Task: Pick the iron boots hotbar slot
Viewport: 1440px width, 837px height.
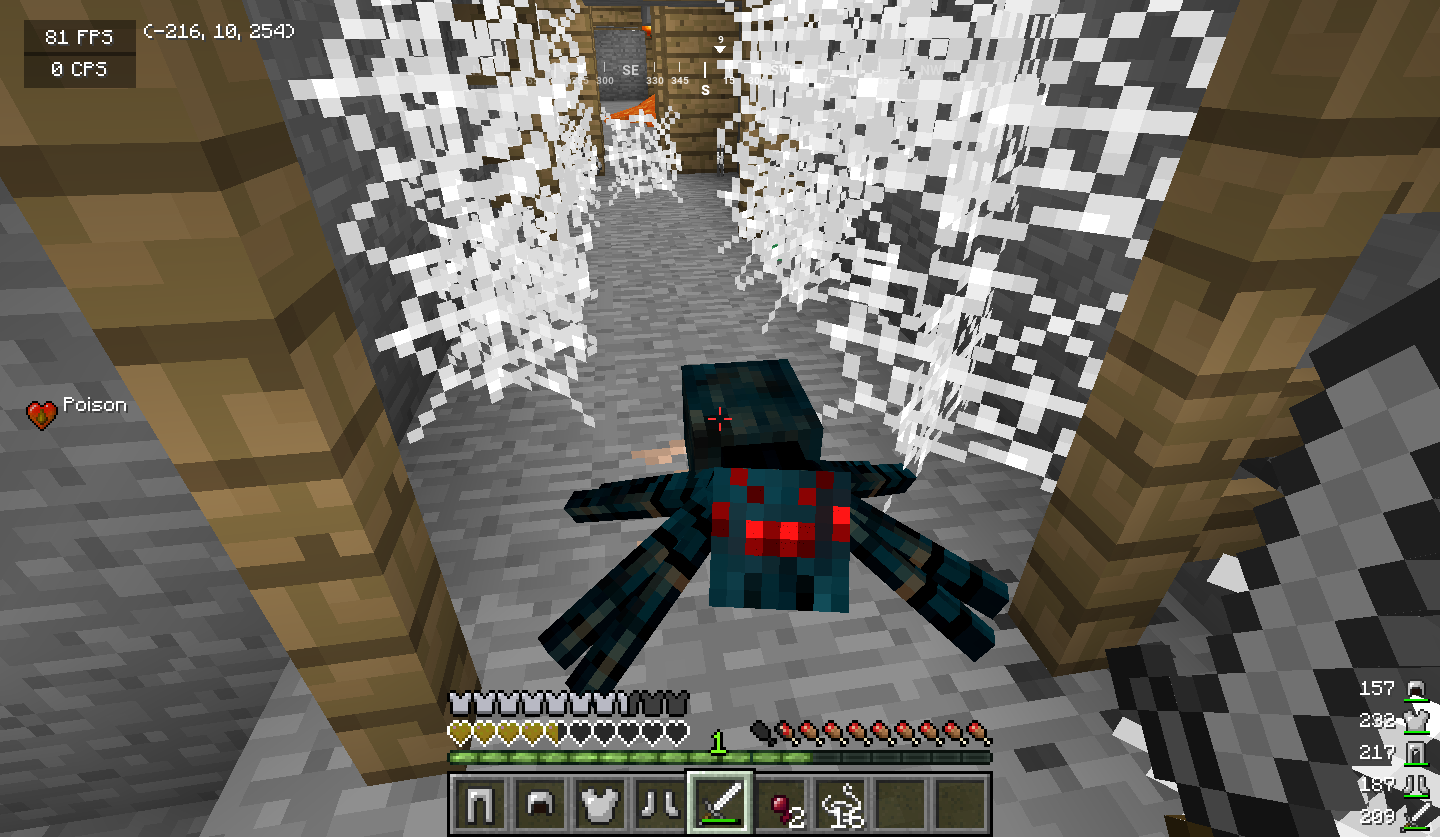Action: pyautogui.click(x=659, y=802)
